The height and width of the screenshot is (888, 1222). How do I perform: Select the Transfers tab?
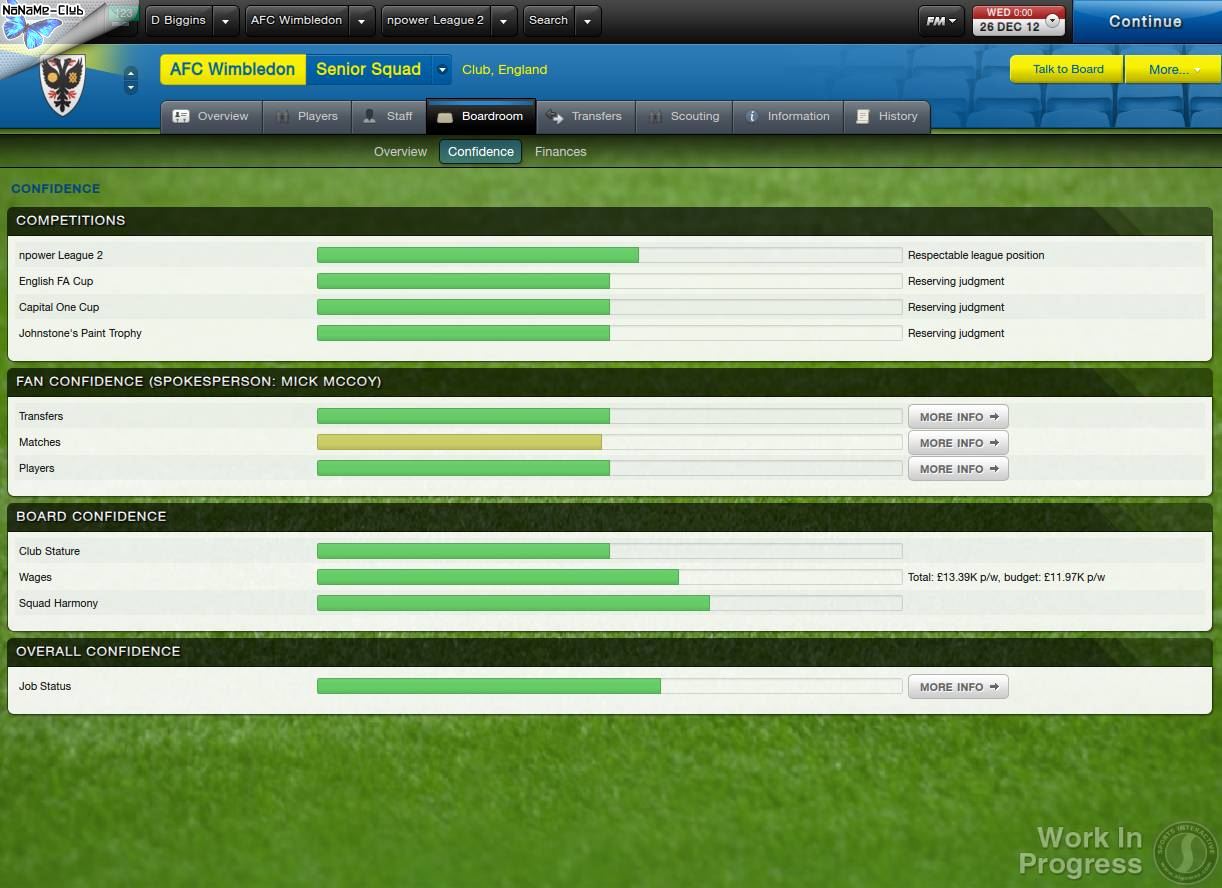pyautogui.click(x=585, y=116)
